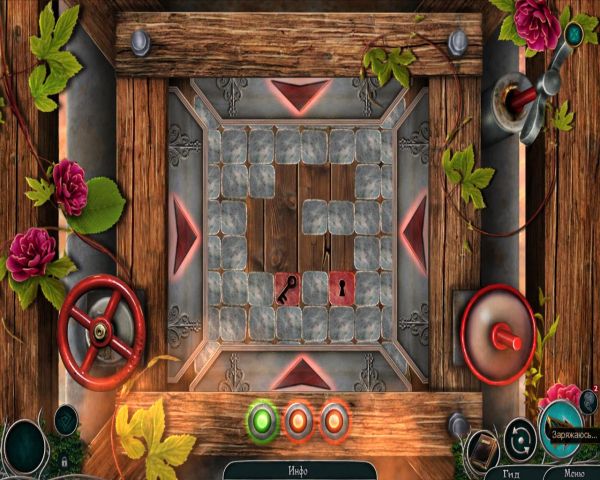Select the red keyhole tile
Screen dimensions: 600x480
coord(342,289)
